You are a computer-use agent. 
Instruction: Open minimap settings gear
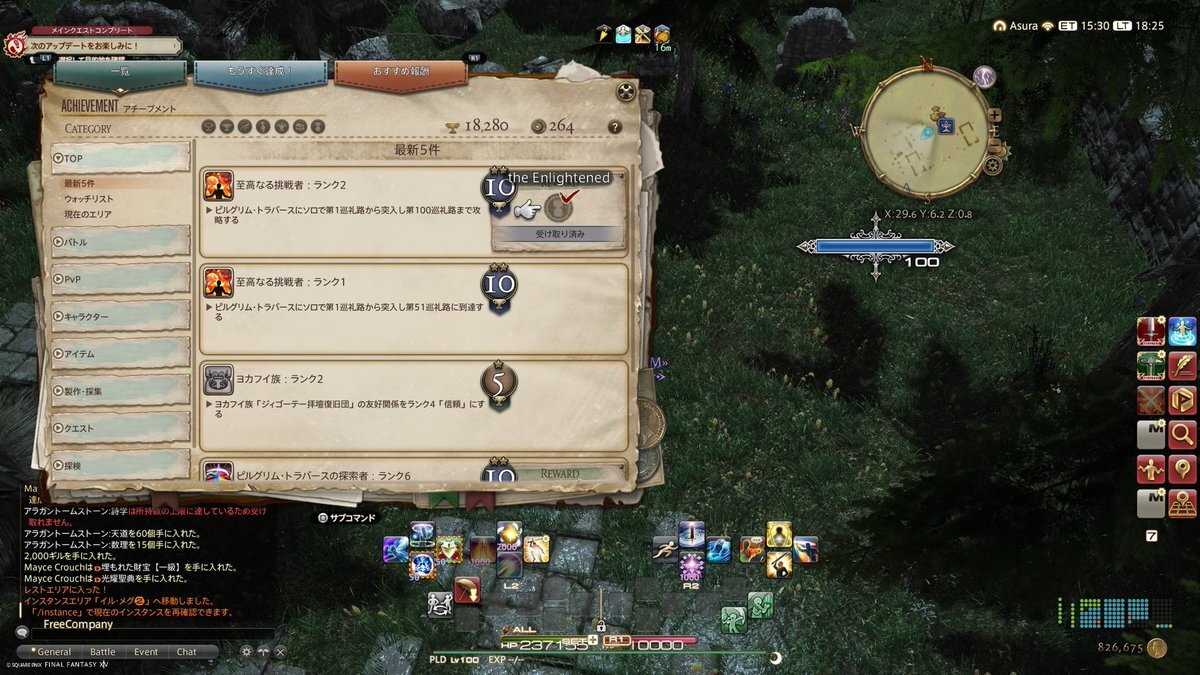(992, 166)
